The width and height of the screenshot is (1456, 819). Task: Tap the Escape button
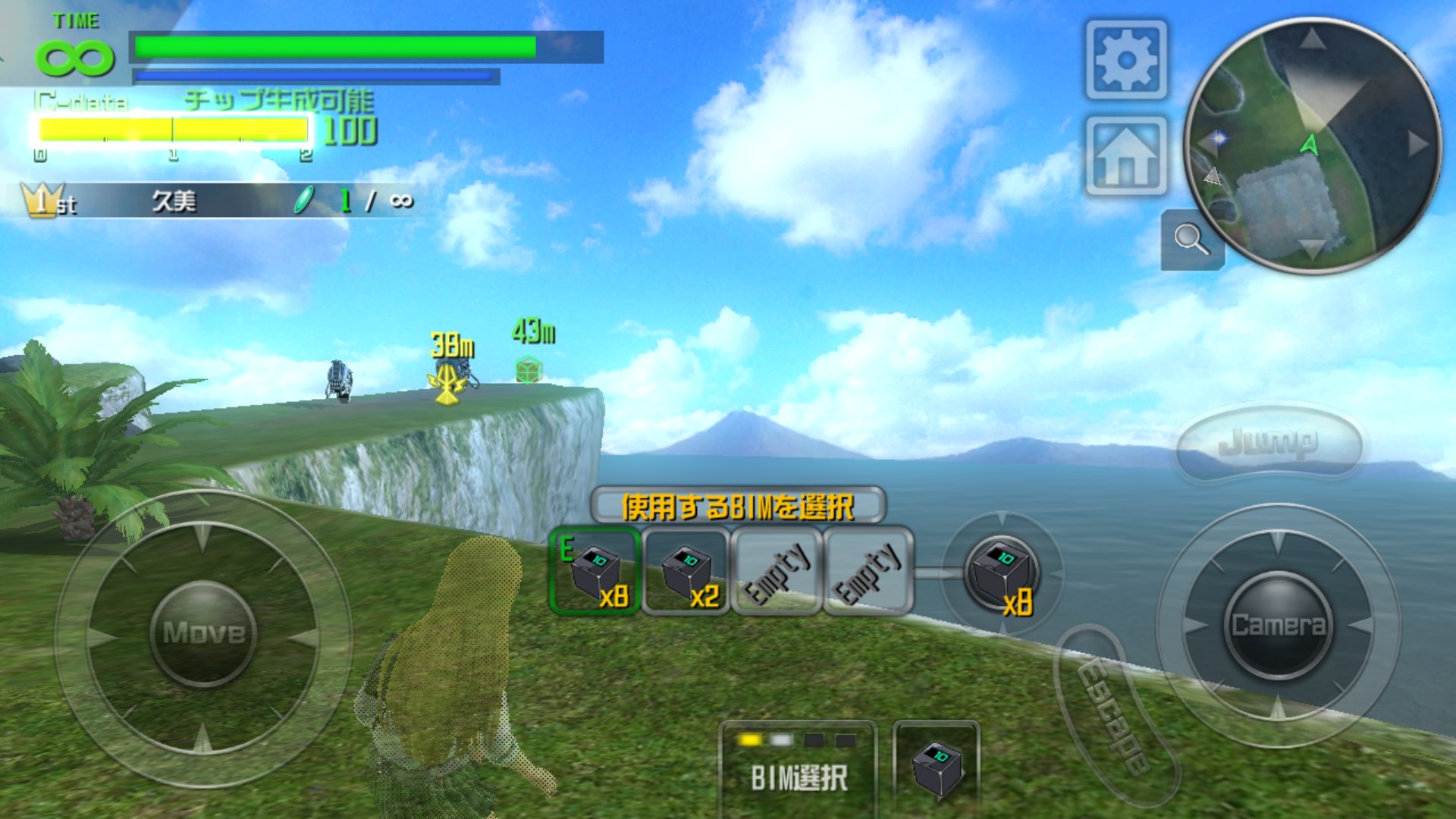point(1112,714)
